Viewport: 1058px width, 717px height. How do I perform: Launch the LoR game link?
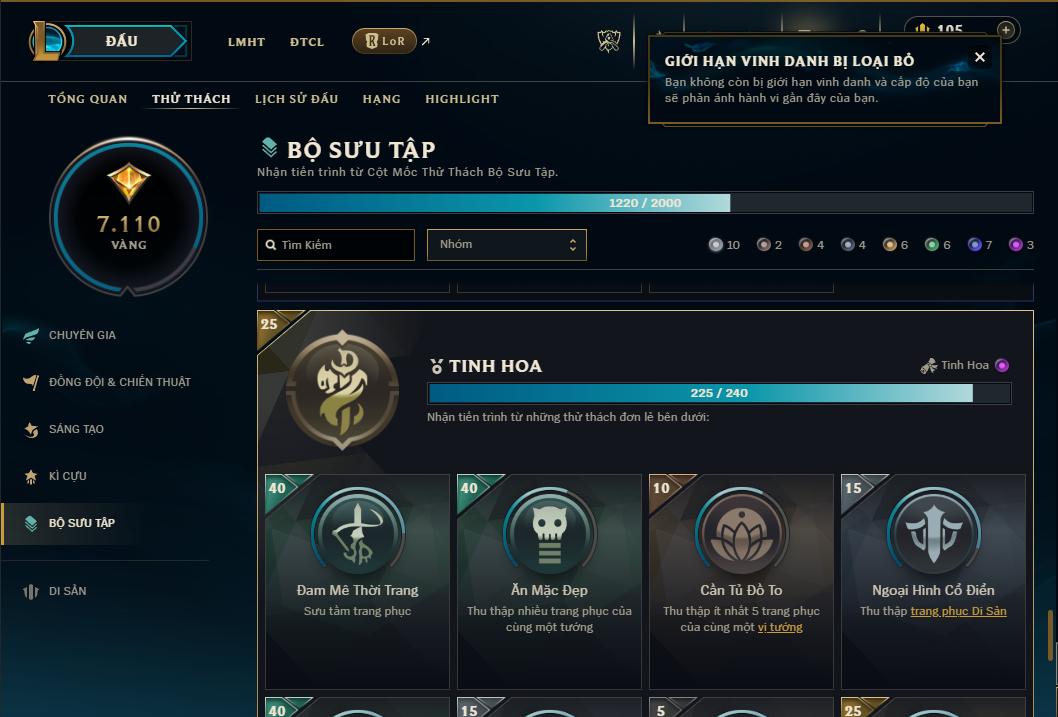[x=385, y=41]
